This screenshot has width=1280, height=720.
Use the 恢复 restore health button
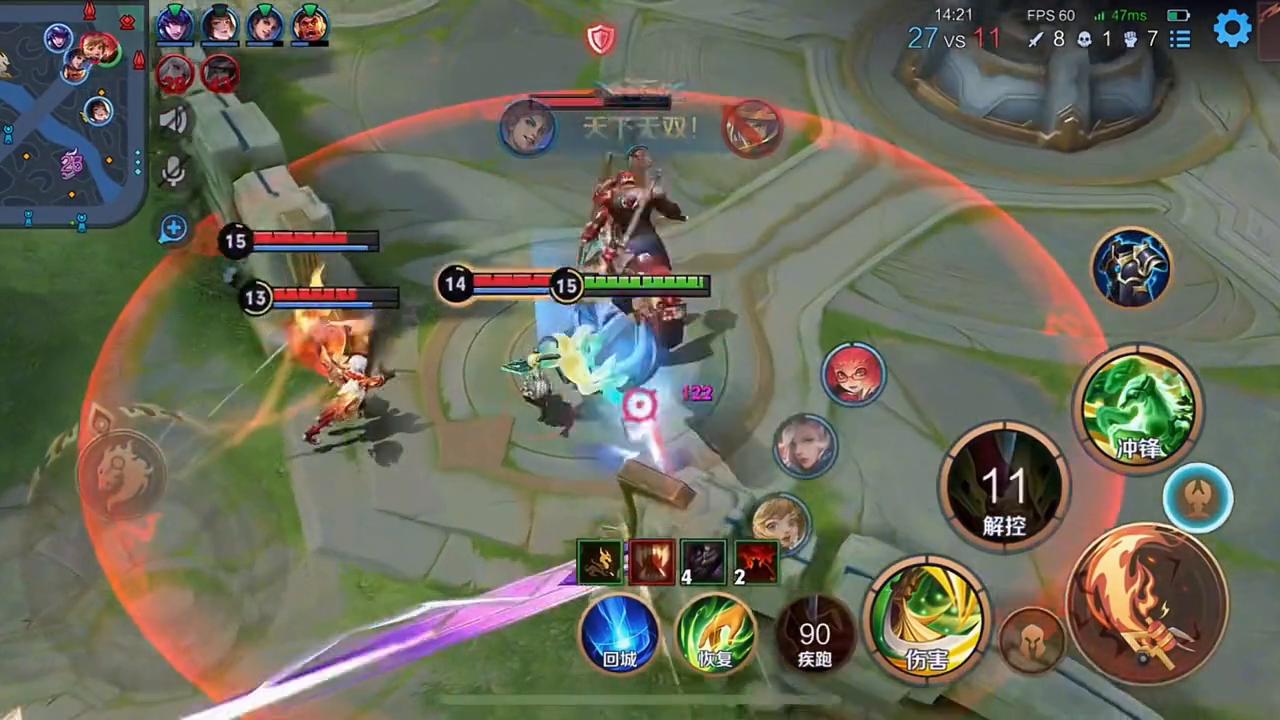[718, 637]
